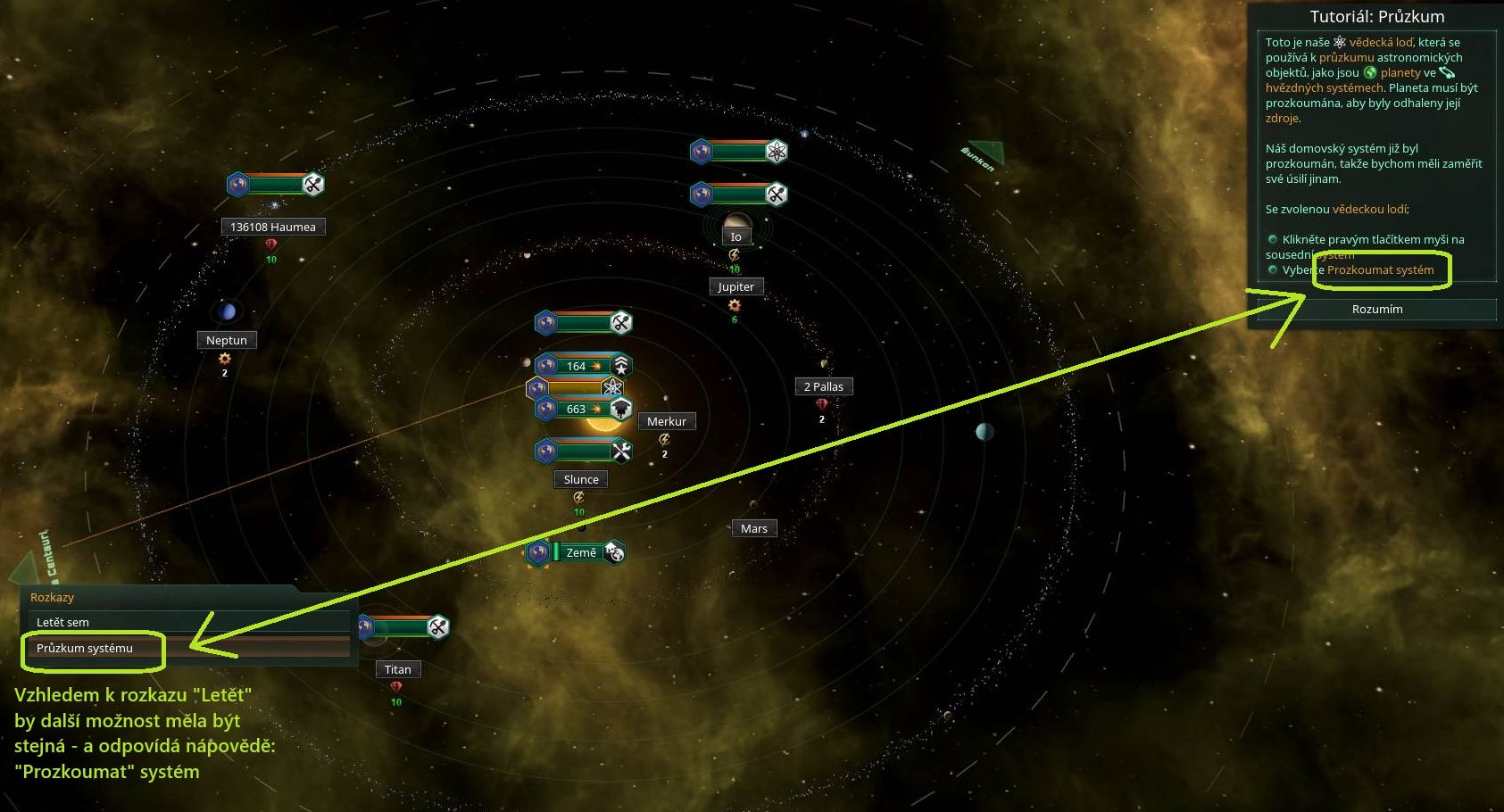Select the Neptun planet label
Viewport: 1504px width, 812px height.
(x=227, y=340)
